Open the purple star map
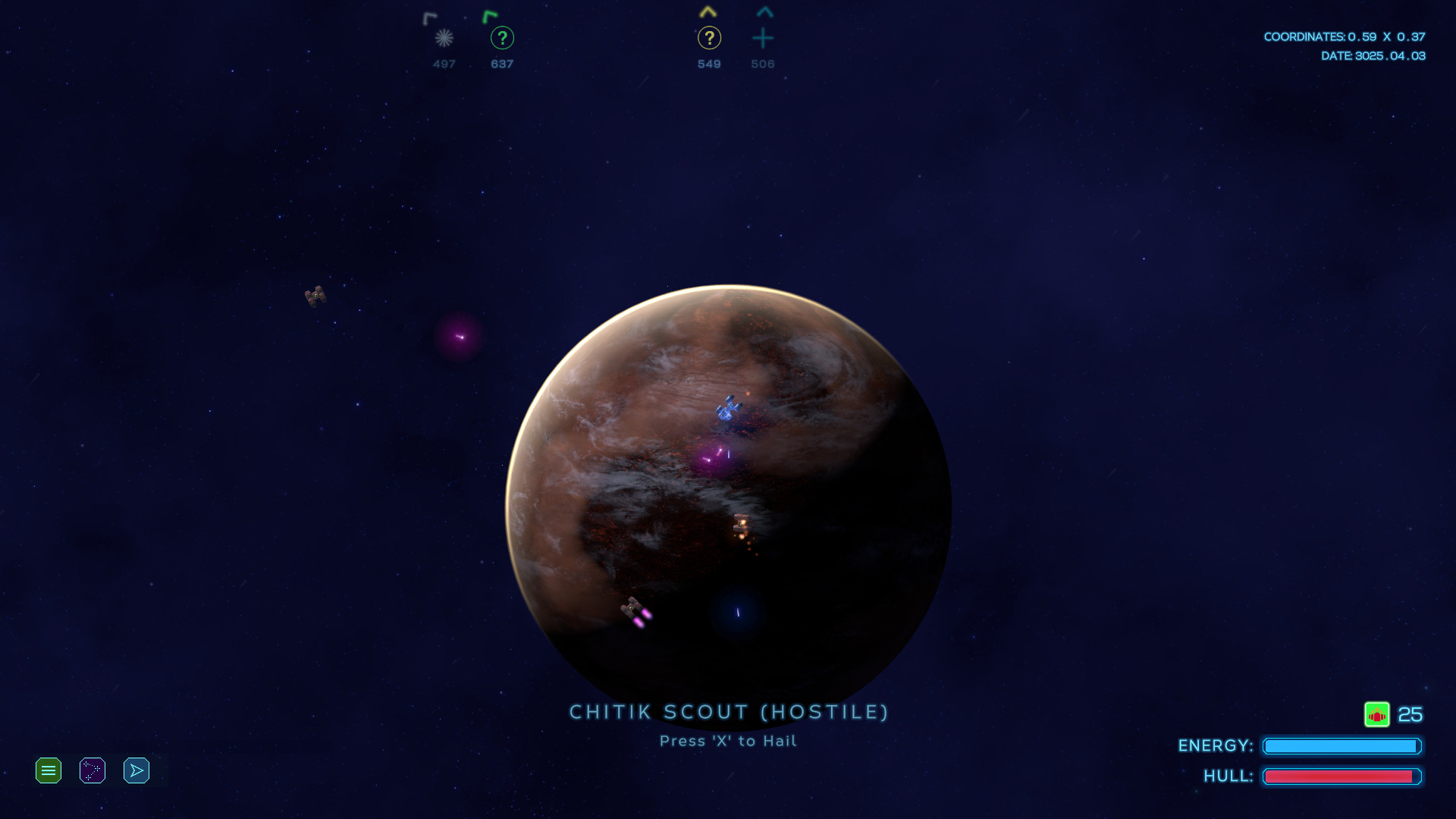The image size is (1456, 819). (x=92, y=770)
